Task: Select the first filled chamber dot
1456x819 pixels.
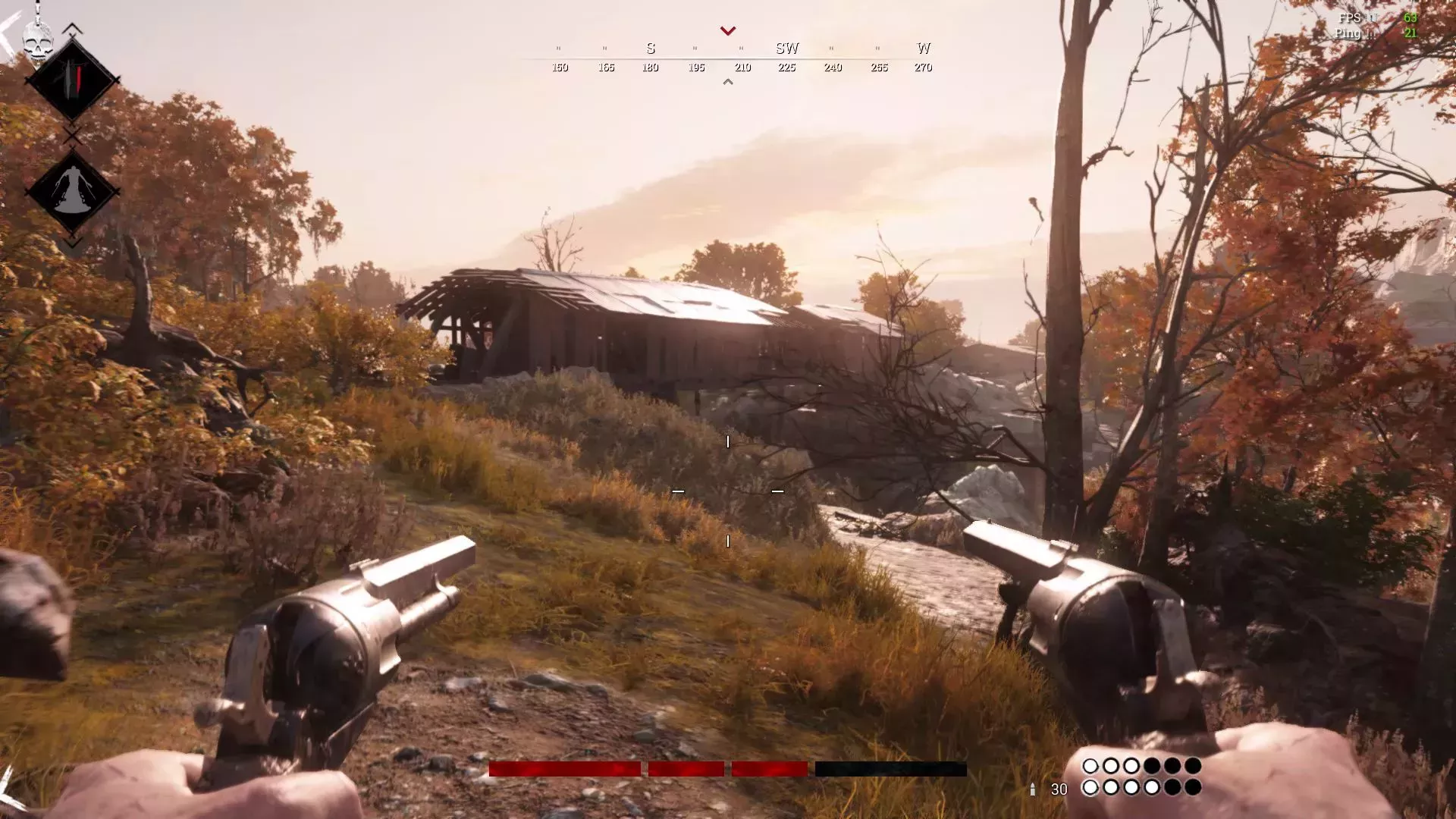Action: pyautogui.click(x=1090, y=765)
